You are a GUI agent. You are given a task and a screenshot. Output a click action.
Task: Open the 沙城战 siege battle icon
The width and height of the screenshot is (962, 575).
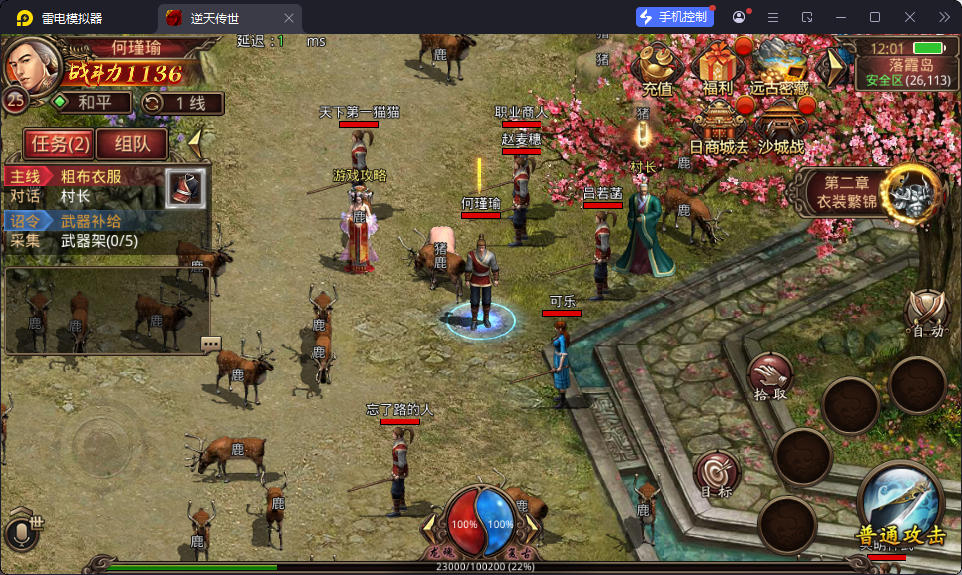tap(780, 127)
